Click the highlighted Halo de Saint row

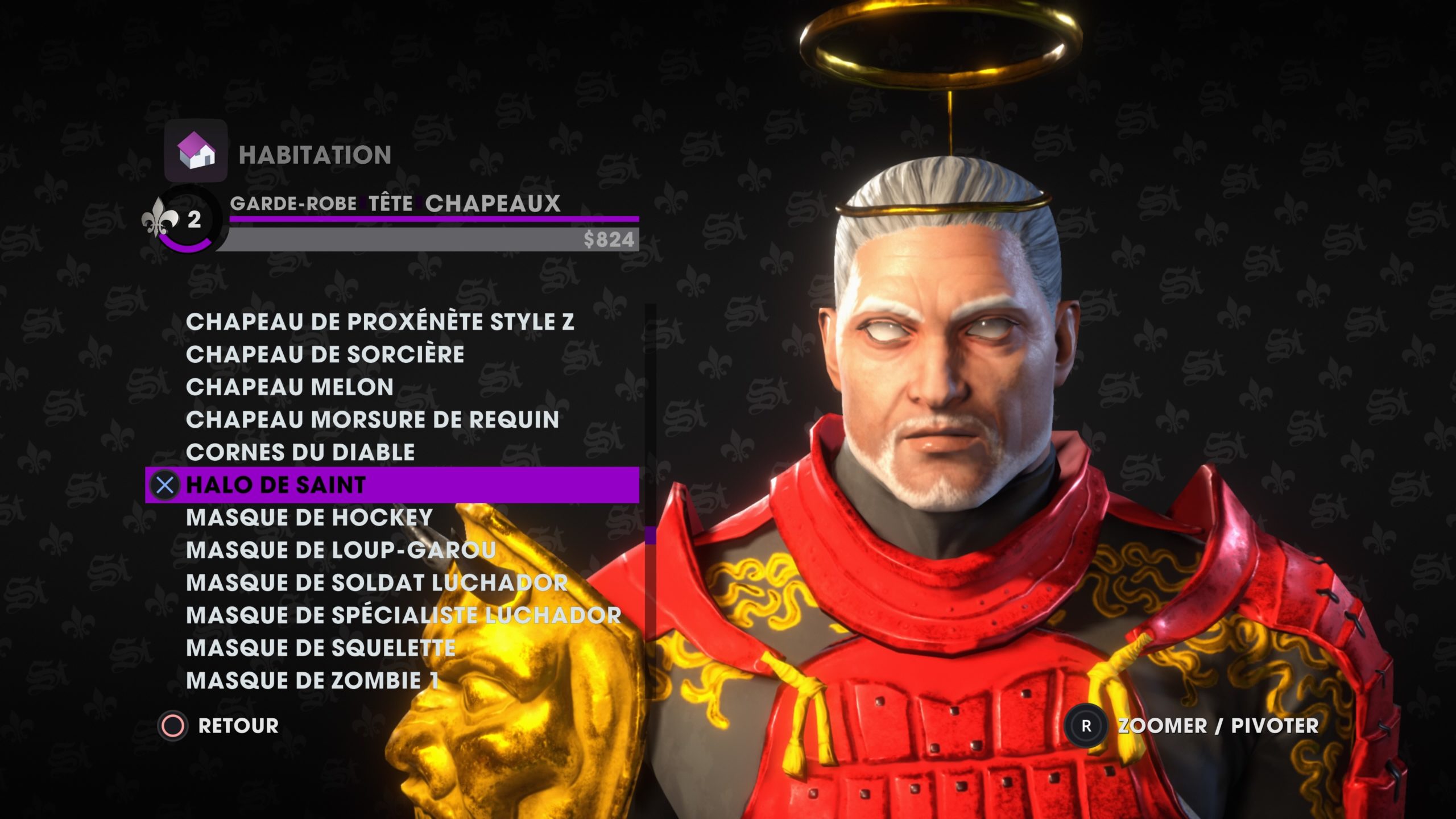pos(391,485)
